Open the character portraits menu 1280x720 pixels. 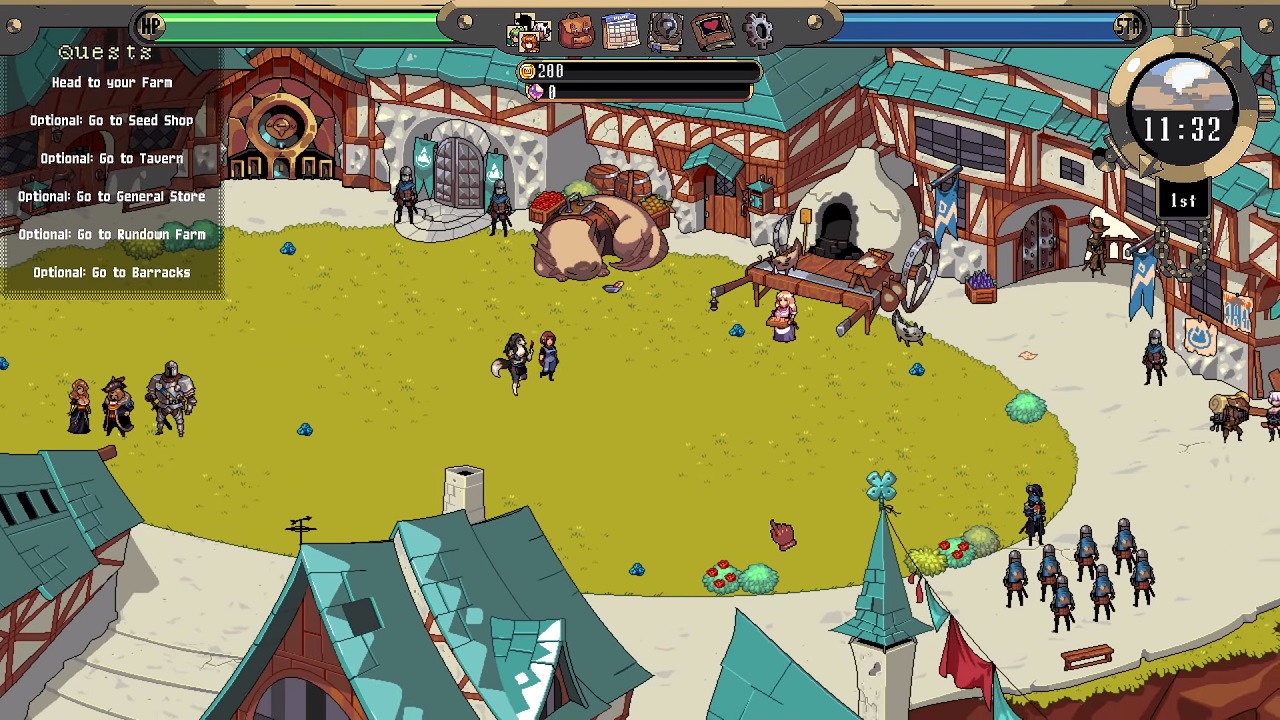click(x=528, y=31)
